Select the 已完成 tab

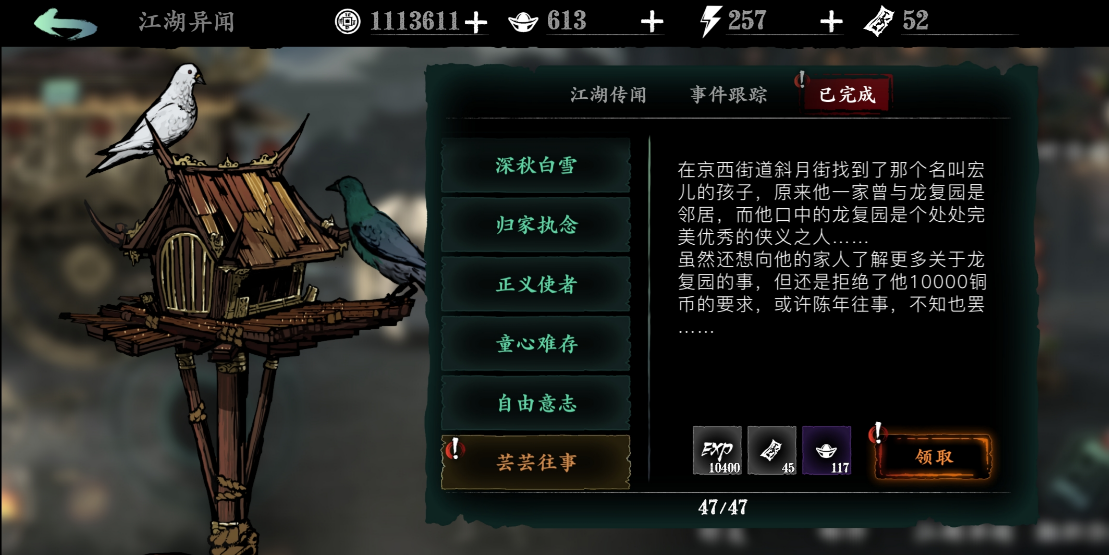point(847,95)
